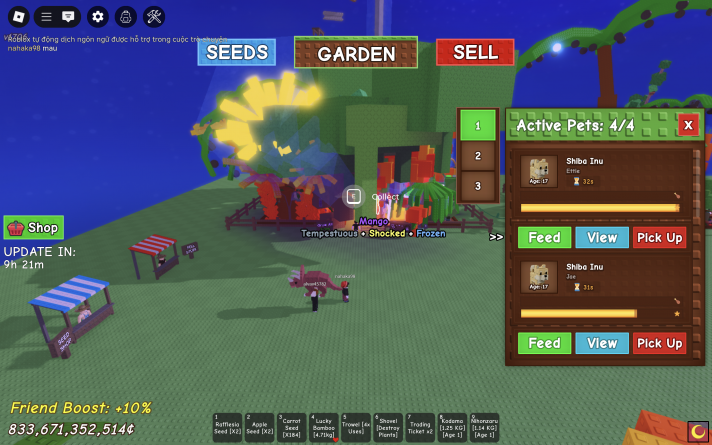View the Shiba Inu named Effie
The width and height of the screenshot is (712, 445).
[x=602, y=237]
